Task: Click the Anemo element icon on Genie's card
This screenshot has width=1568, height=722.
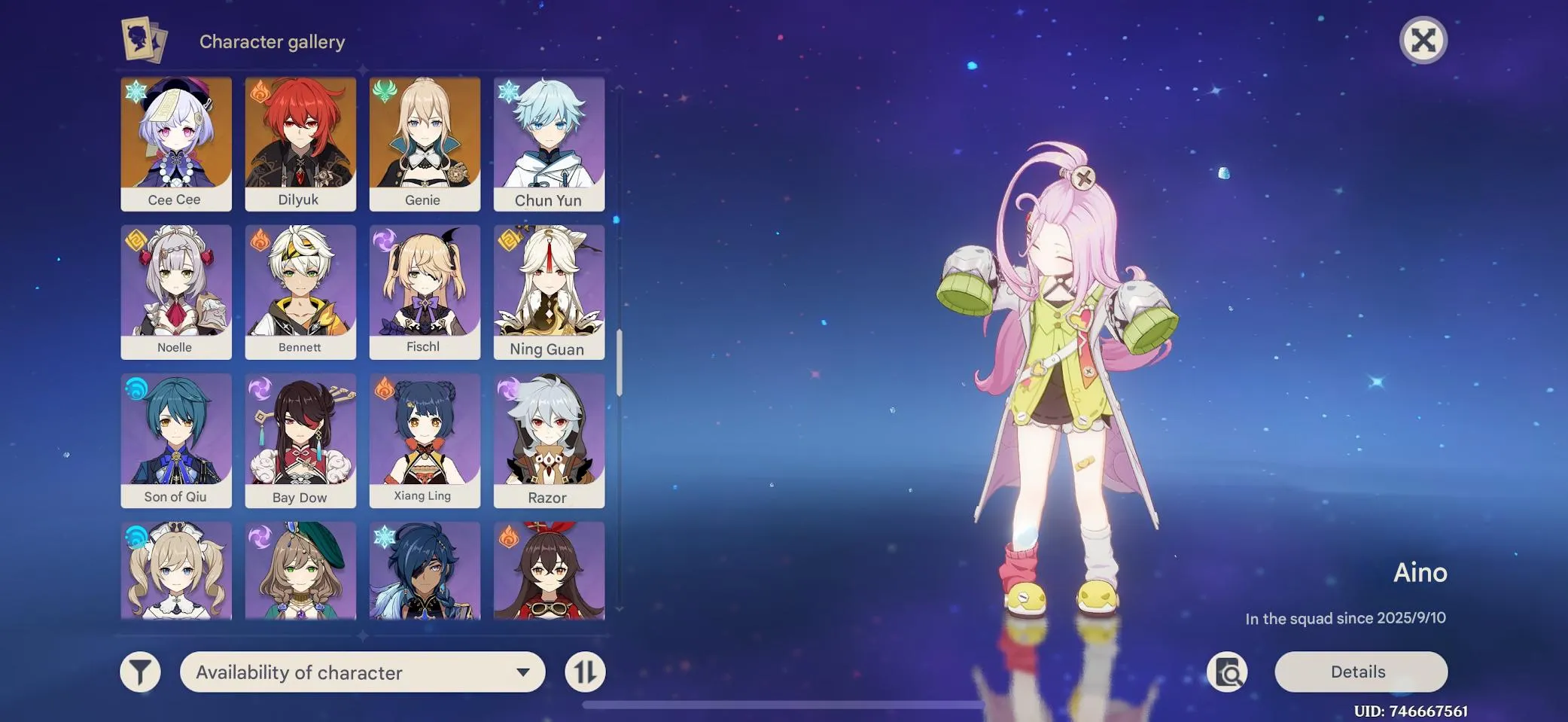Action: tap(384, 91)
